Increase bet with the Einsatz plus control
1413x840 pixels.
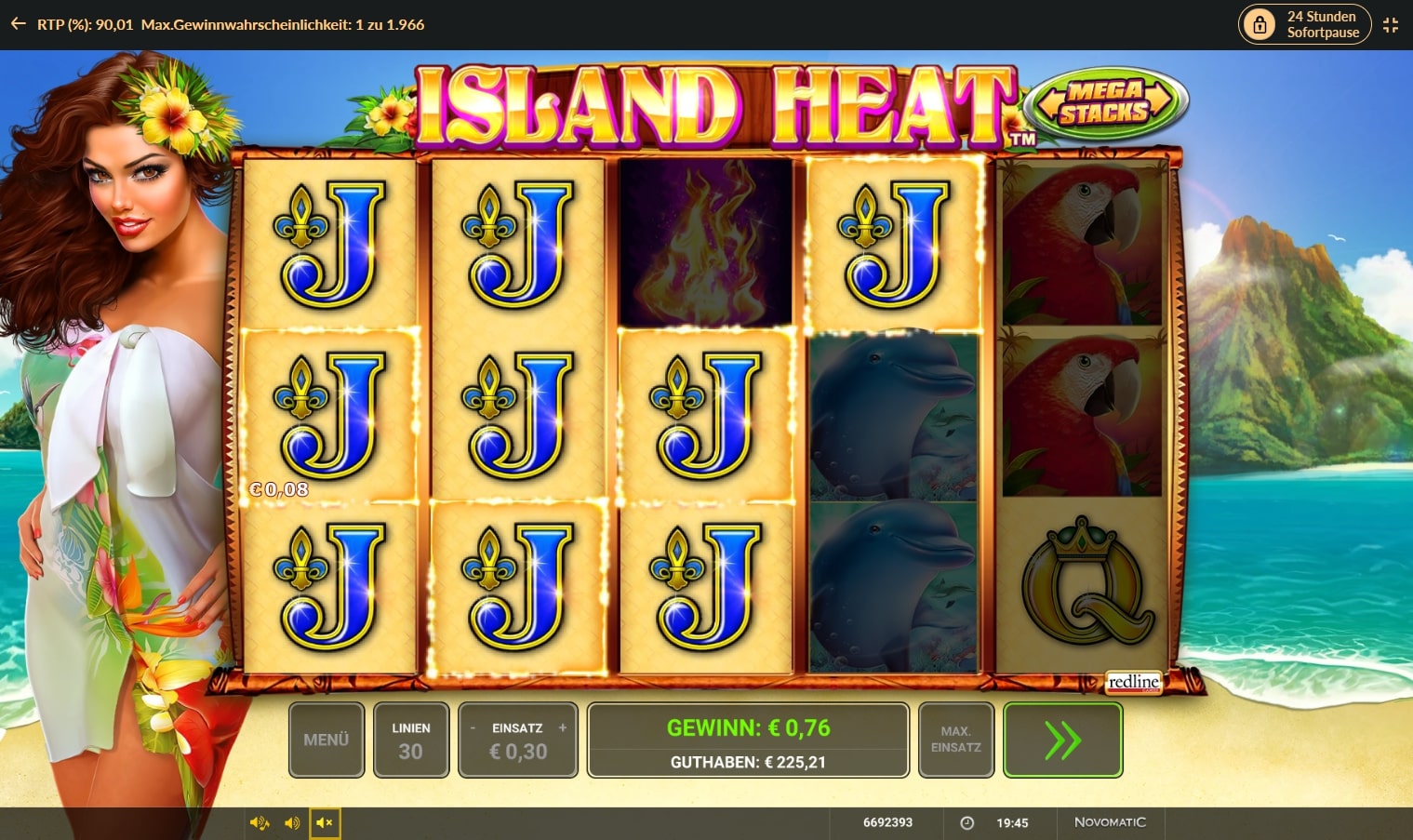(563, 728)
